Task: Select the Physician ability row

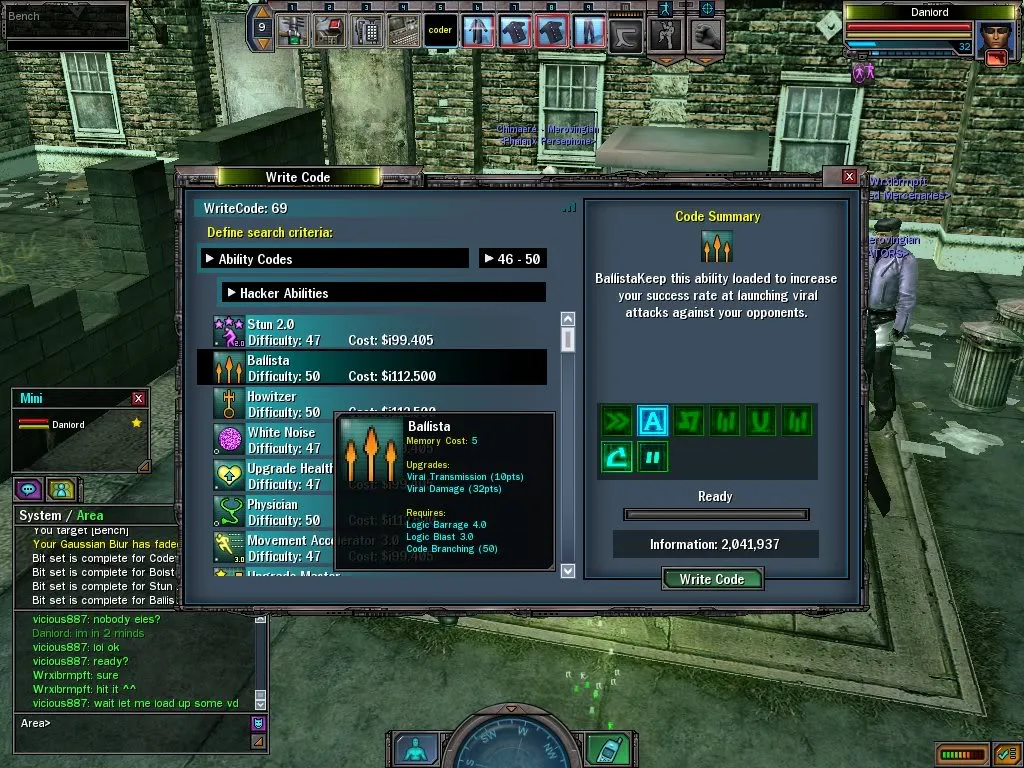Action: (272, 512)
